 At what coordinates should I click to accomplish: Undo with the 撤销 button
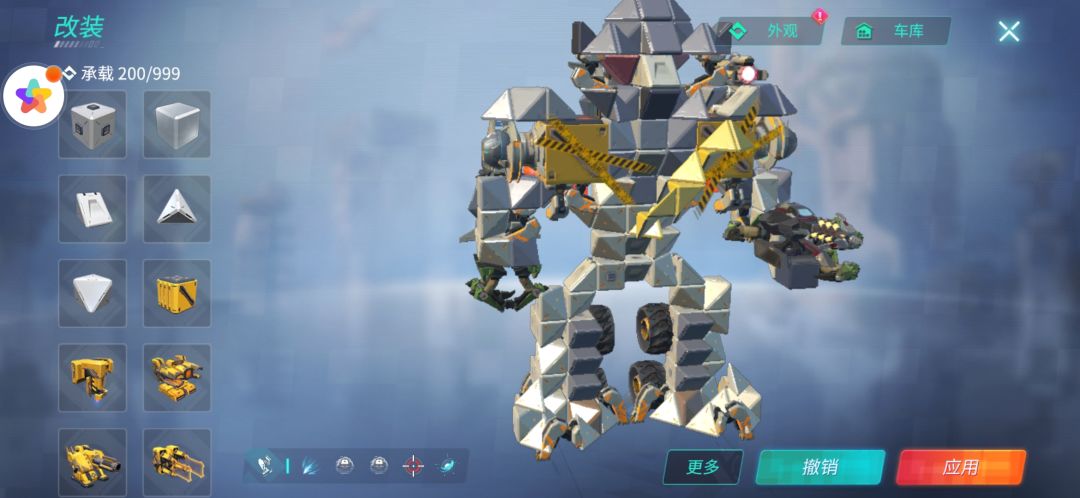coord(820,467)
